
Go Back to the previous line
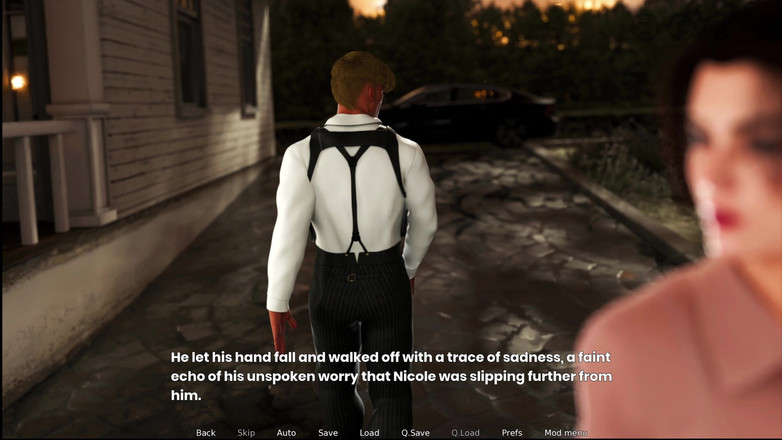(206, 433)
